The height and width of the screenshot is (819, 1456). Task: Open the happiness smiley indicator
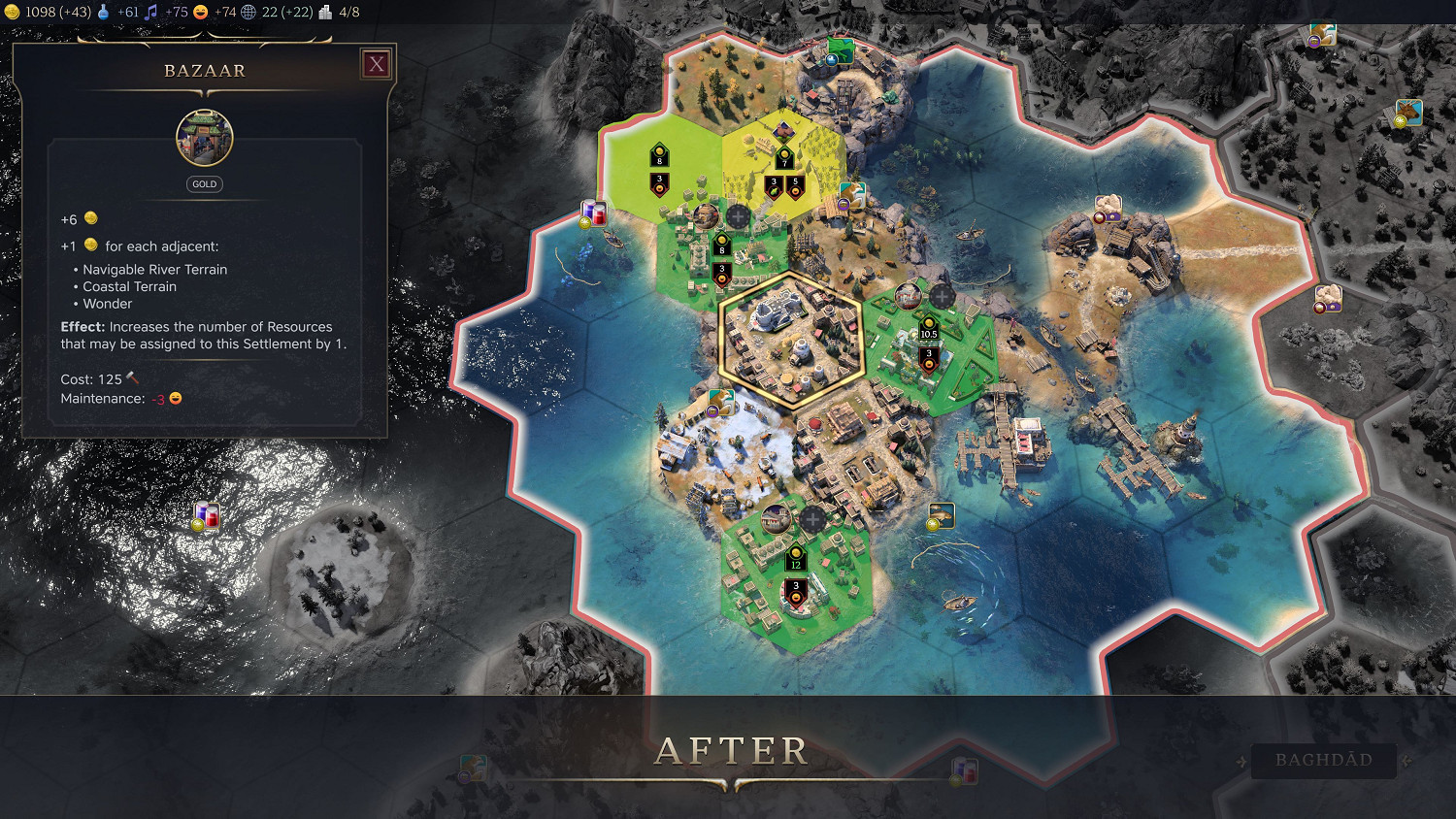click(200, 13)
